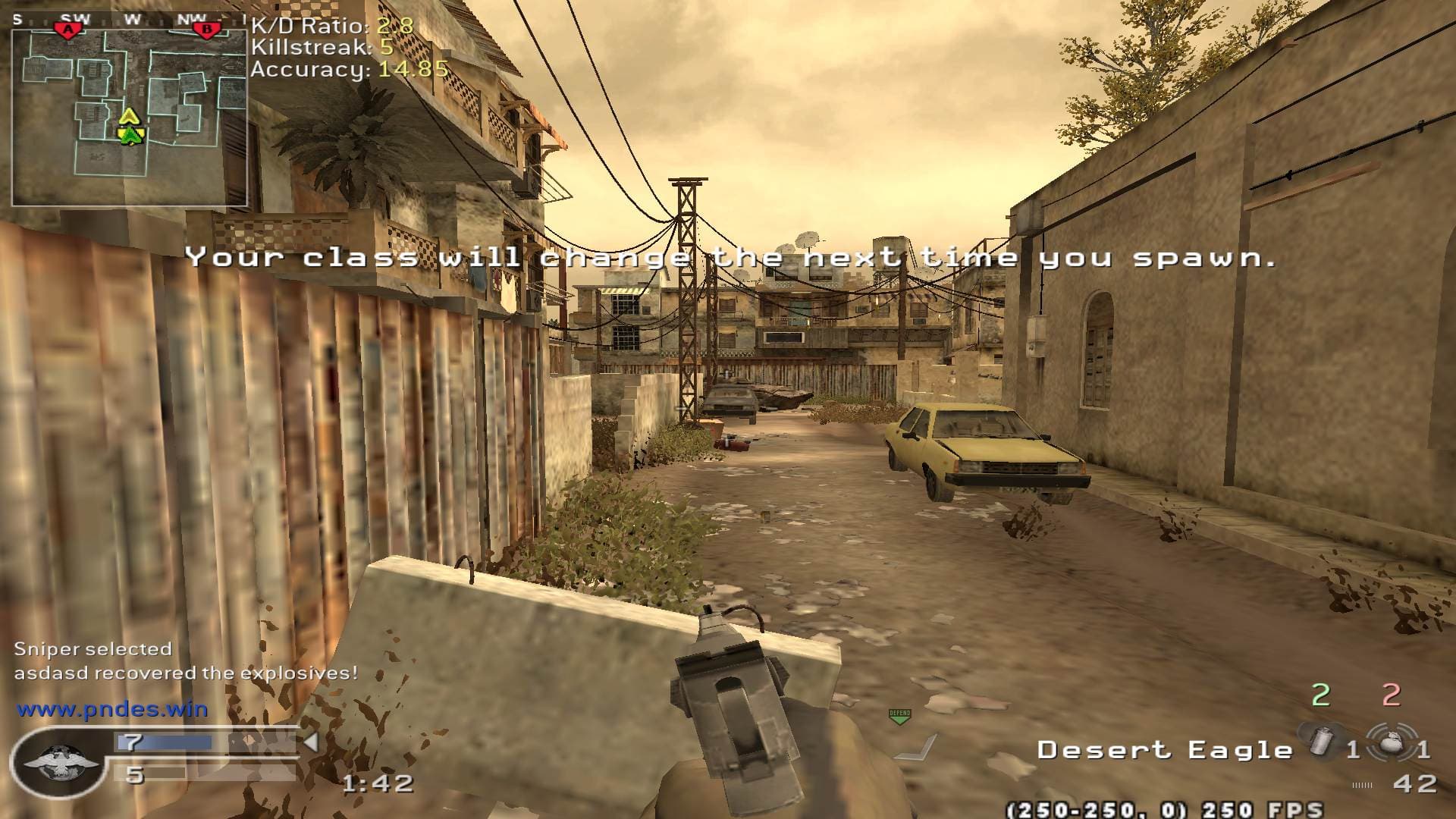Select the frag grenade icon
The image size is (1456, 819).
pyautogui.click(x=1391, y=741)
